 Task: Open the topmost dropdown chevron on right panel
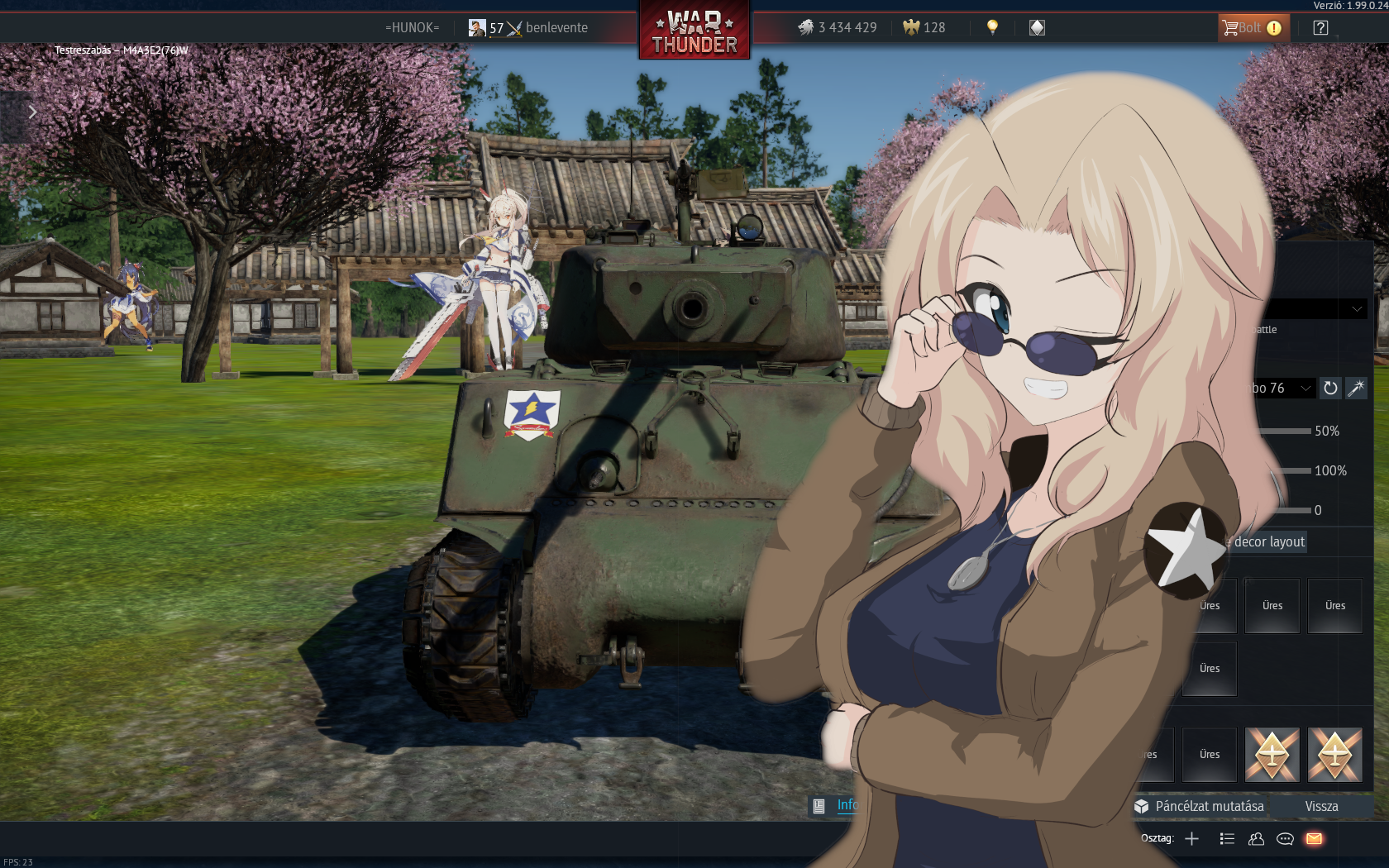(1356, 308)
